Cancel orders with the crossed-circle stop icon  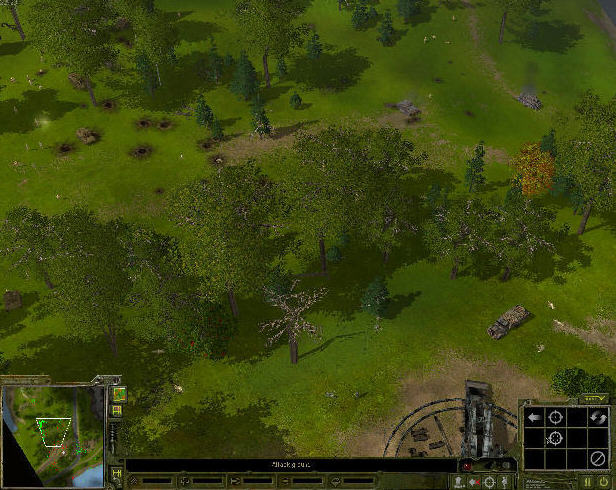coord(597,458)
